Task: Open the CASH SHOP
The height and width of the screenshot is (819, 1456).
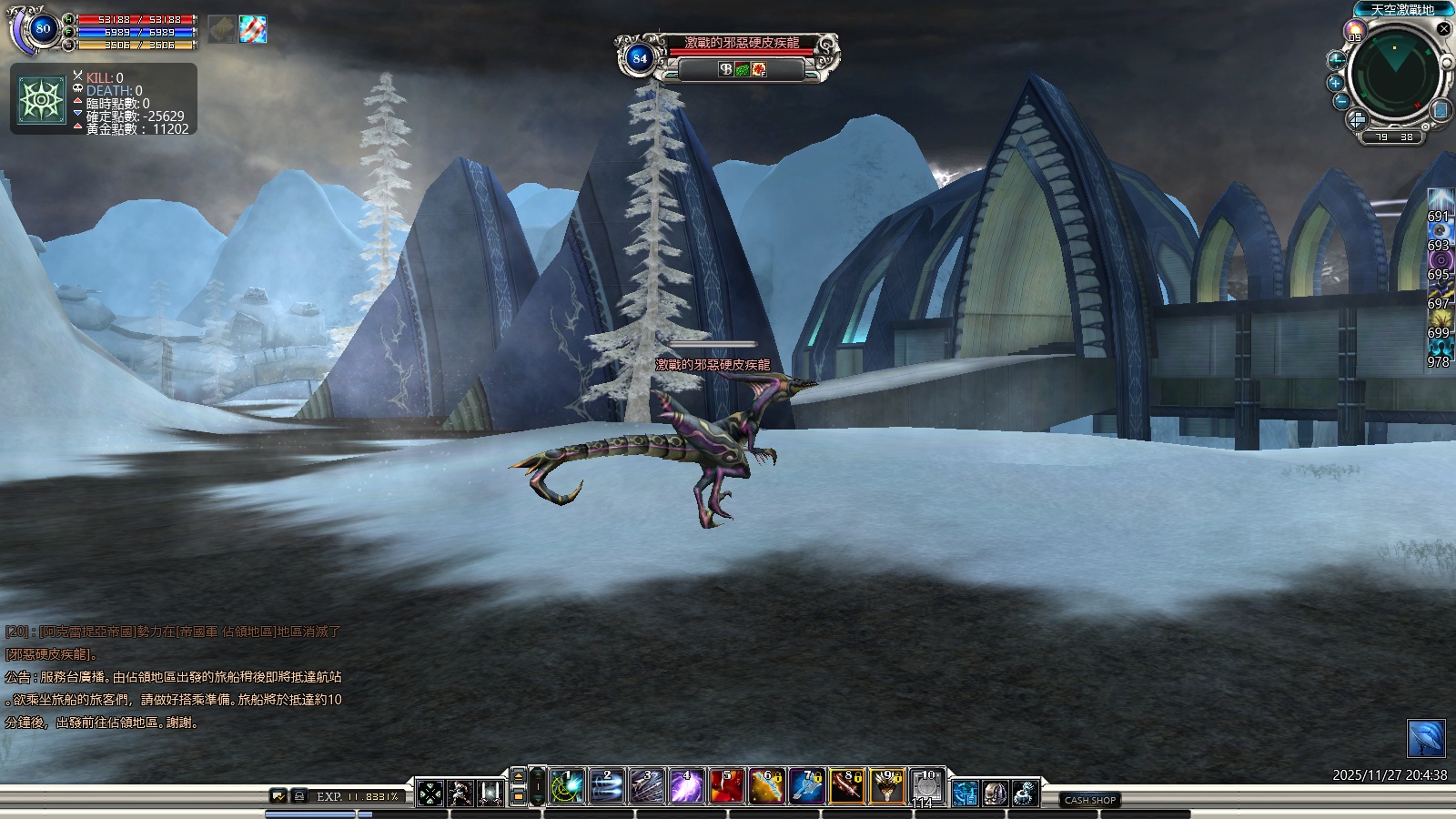Action: (x=1089, y=800)
